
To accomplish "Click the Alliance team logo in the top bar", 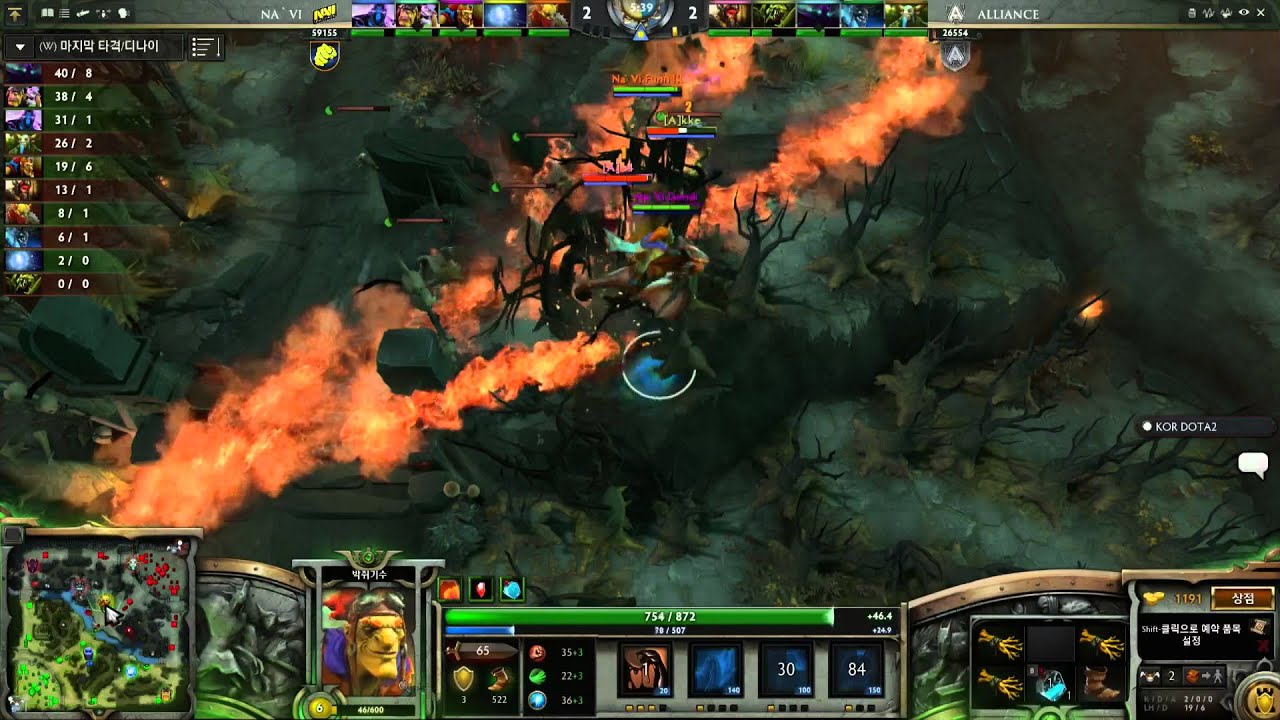I will click(955, 13).
